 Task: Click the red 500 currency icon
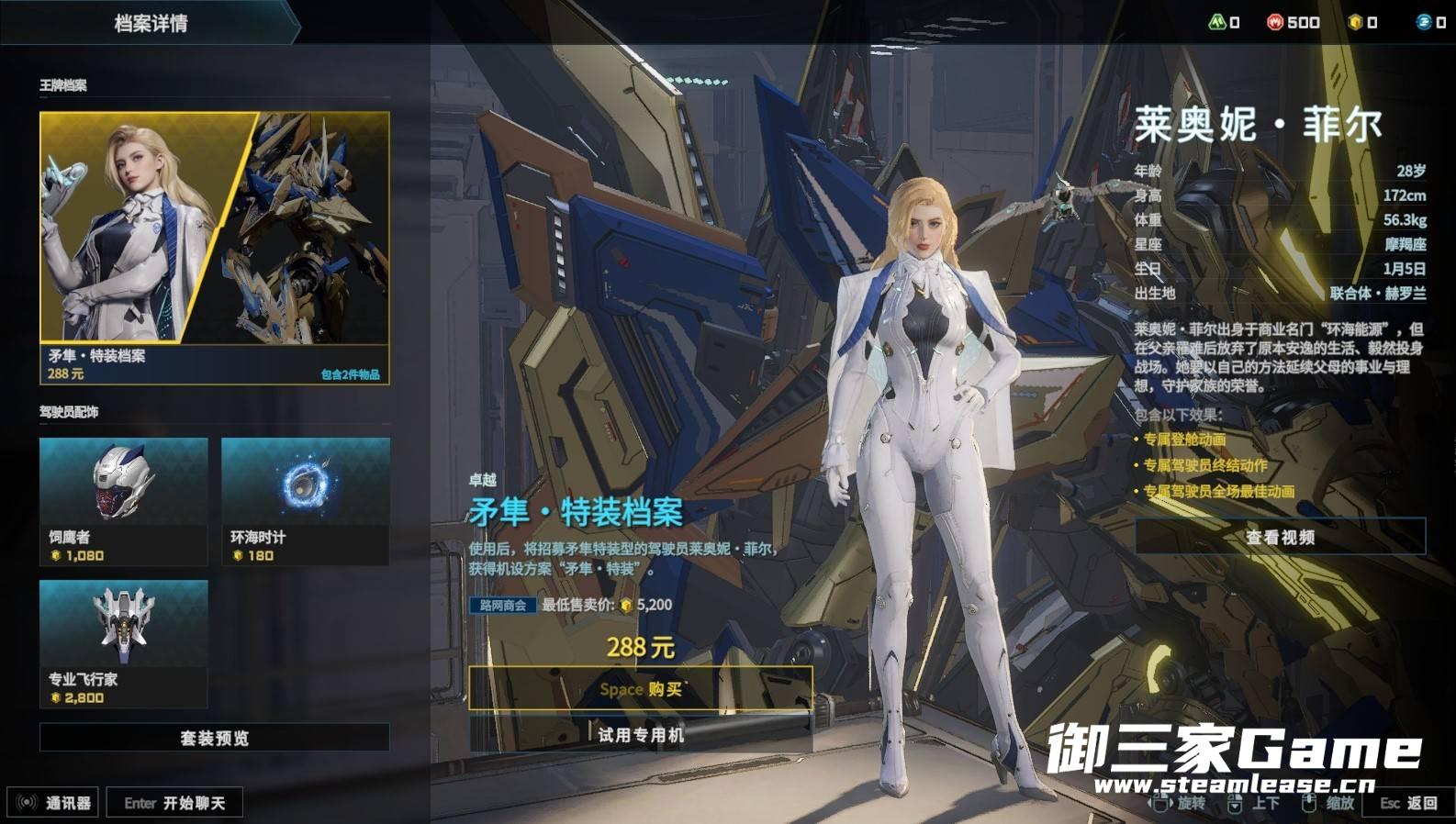pyautogui.click(x=1275, y=22)
